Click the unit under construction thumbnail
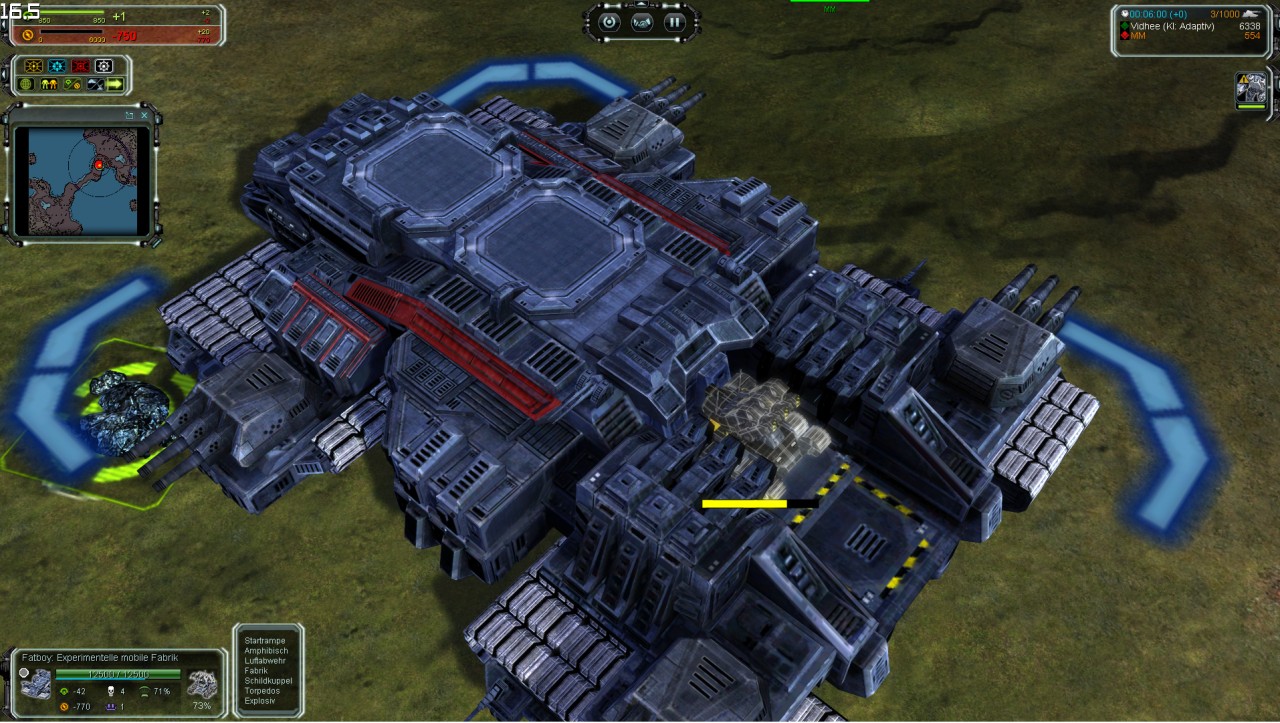 point(202,684)
